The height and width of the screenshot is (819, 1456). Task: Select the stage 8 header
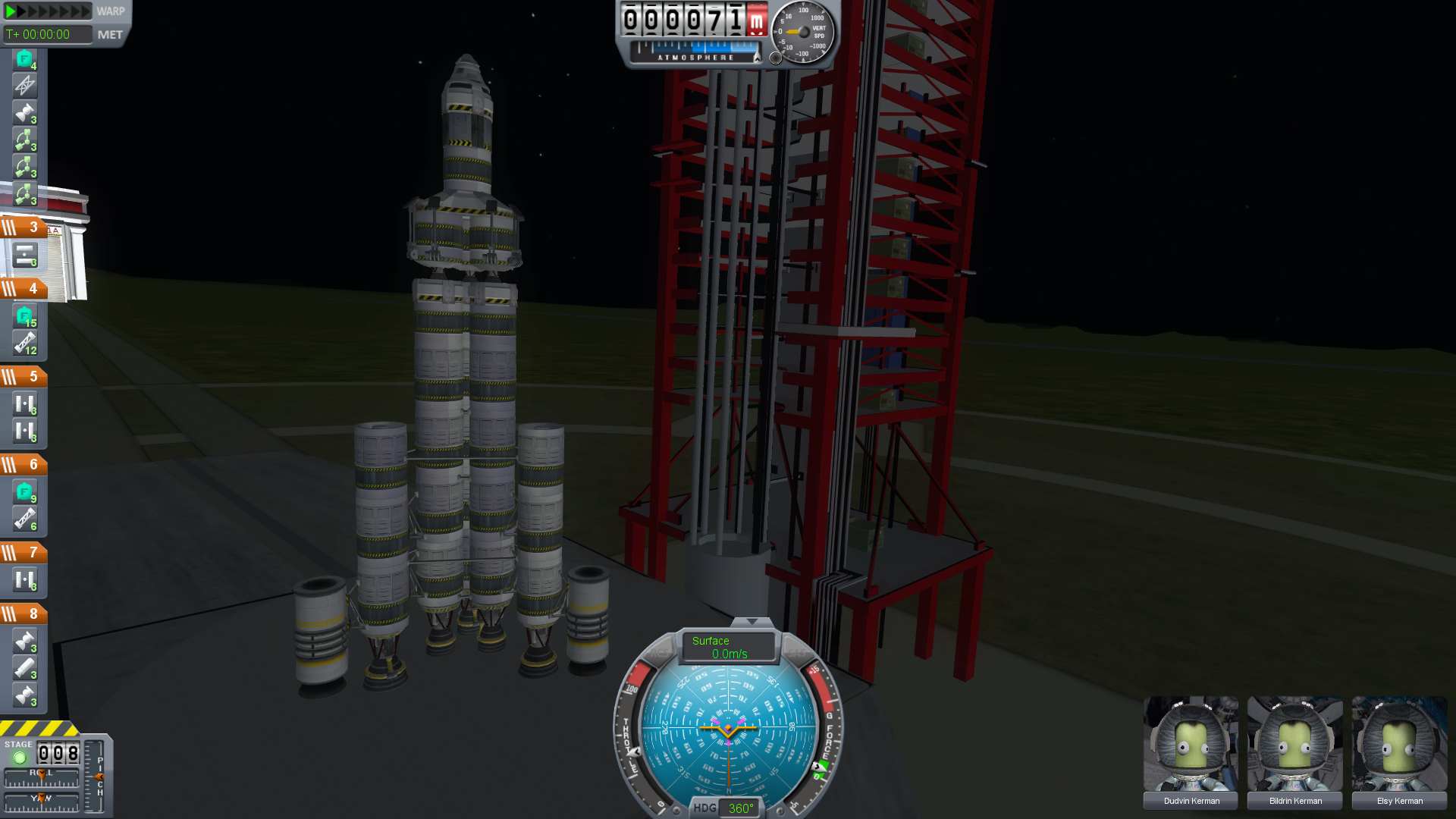(24, 614)
